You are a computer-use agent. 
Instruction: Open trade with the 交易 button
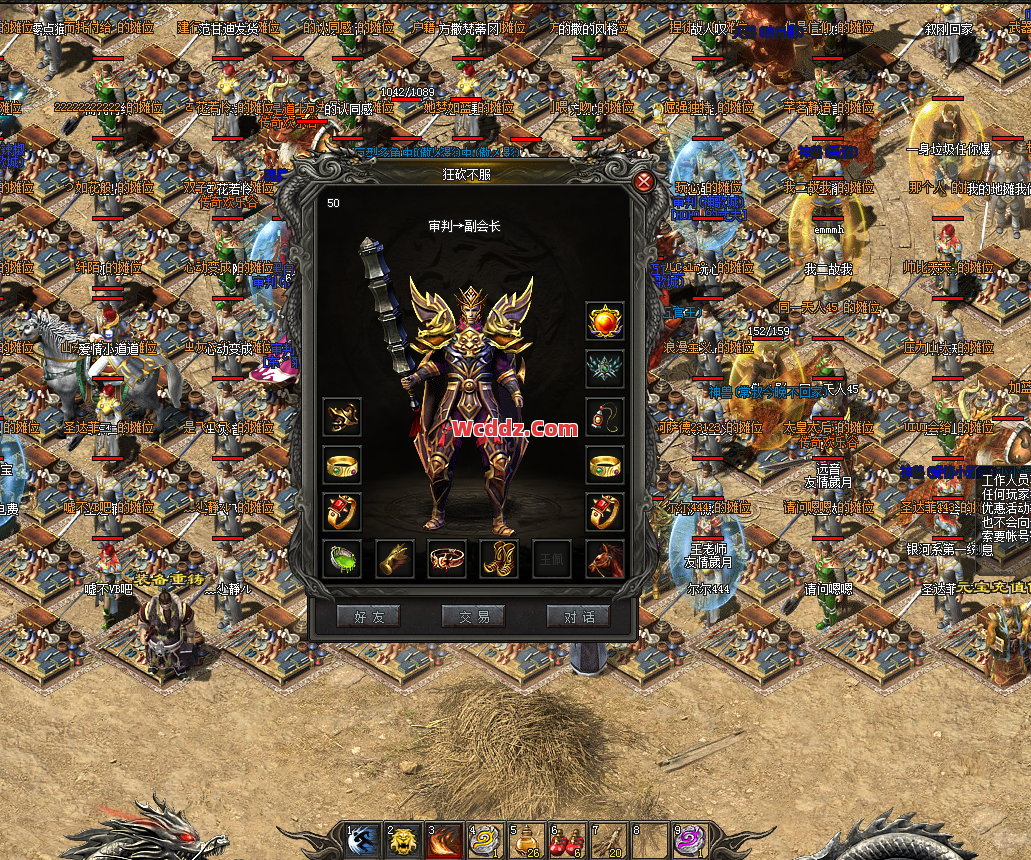(x=473, y=616)
